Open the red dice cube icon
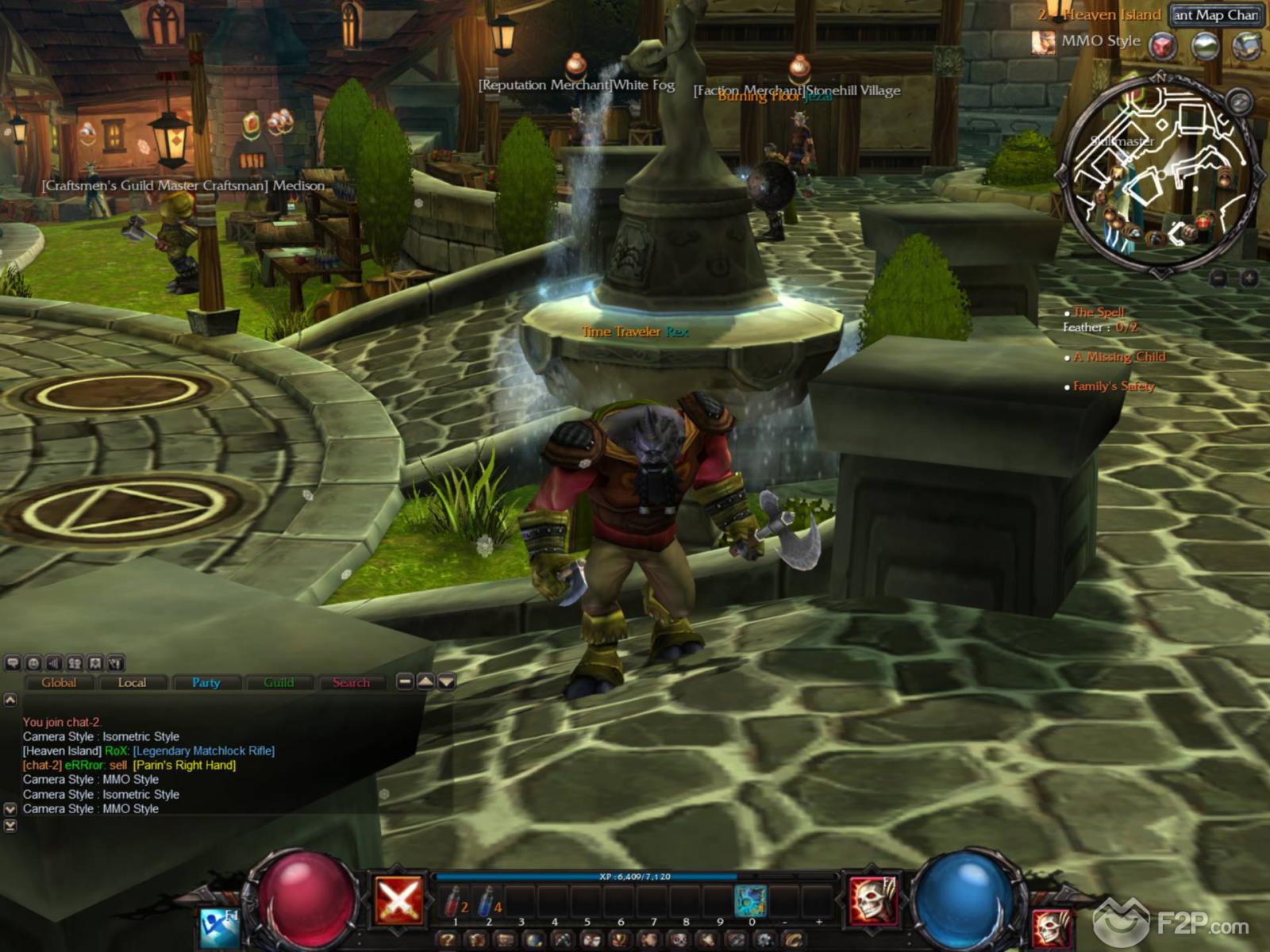Image resolution: width=1270 pixels, height=952 pixels. (1163, 45)
